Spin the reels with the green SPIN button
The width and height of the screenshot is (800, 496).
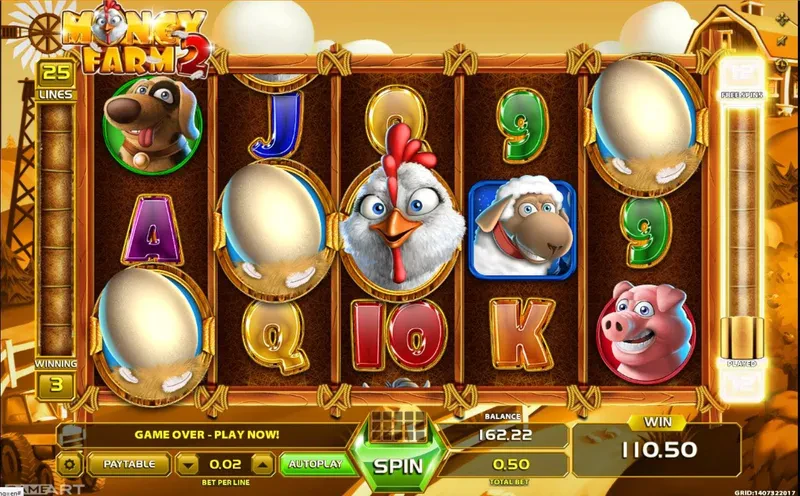400,465
